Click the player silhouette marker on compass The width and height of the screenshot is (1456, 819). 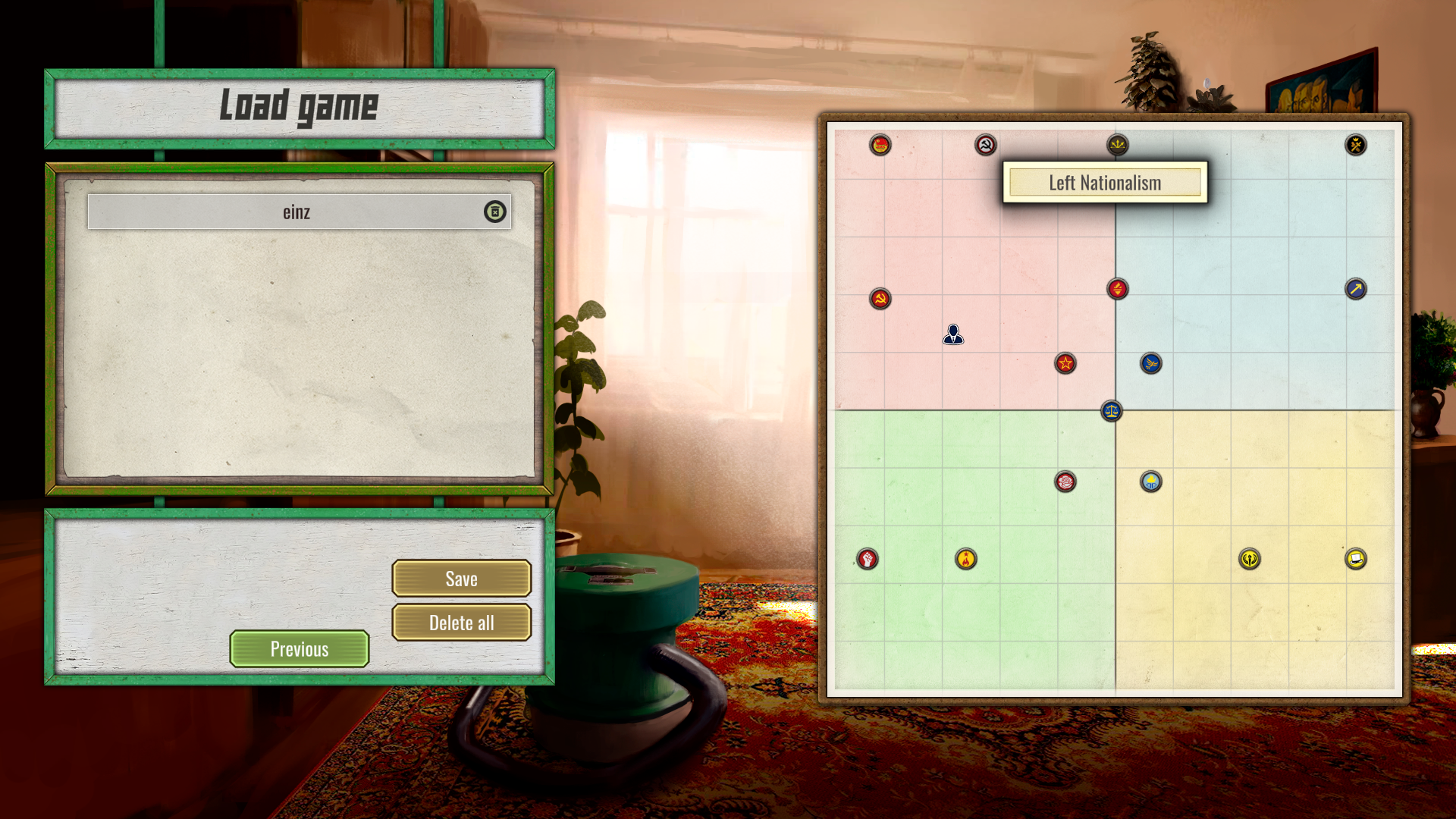point(953,334)
